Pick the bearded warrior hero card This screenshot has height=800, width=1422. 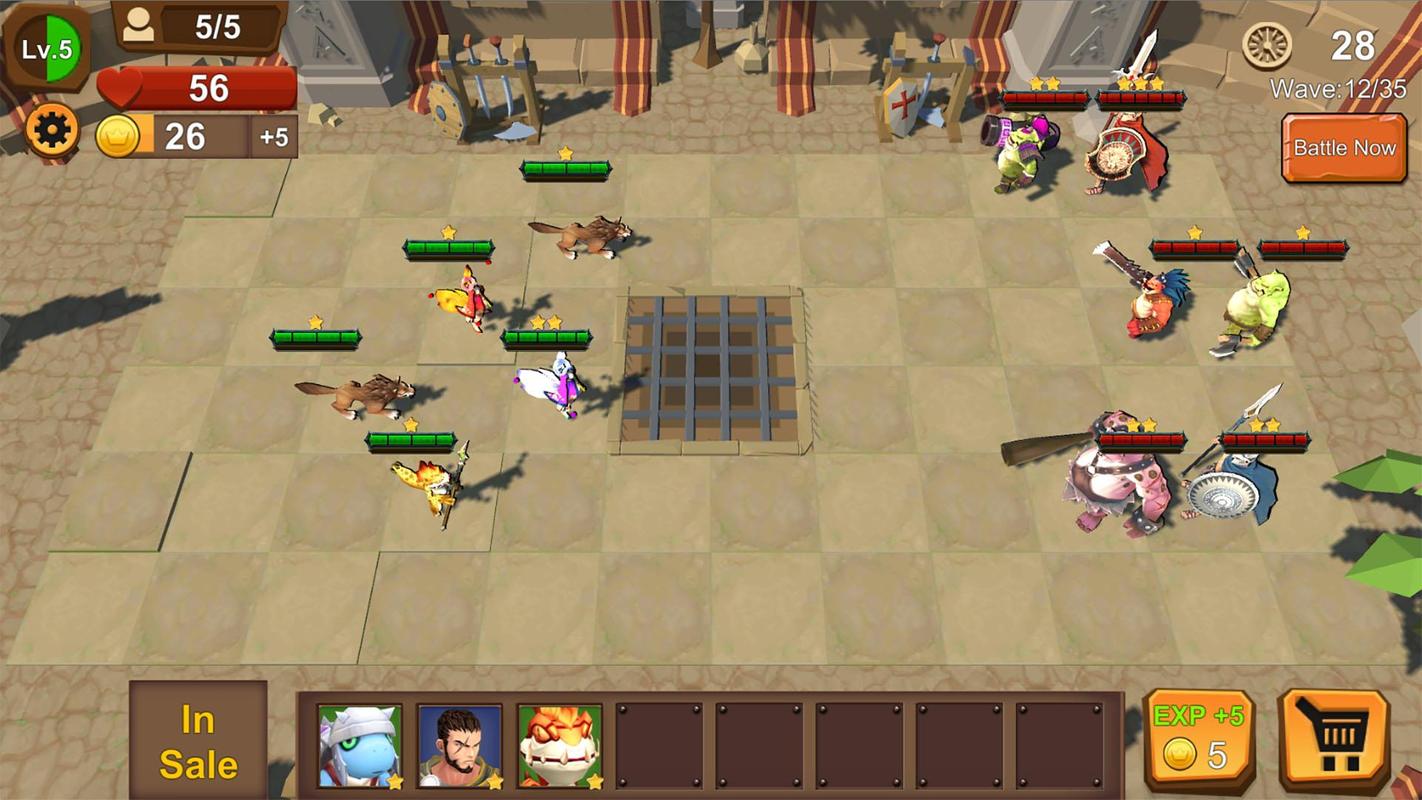tap(459, 745)
